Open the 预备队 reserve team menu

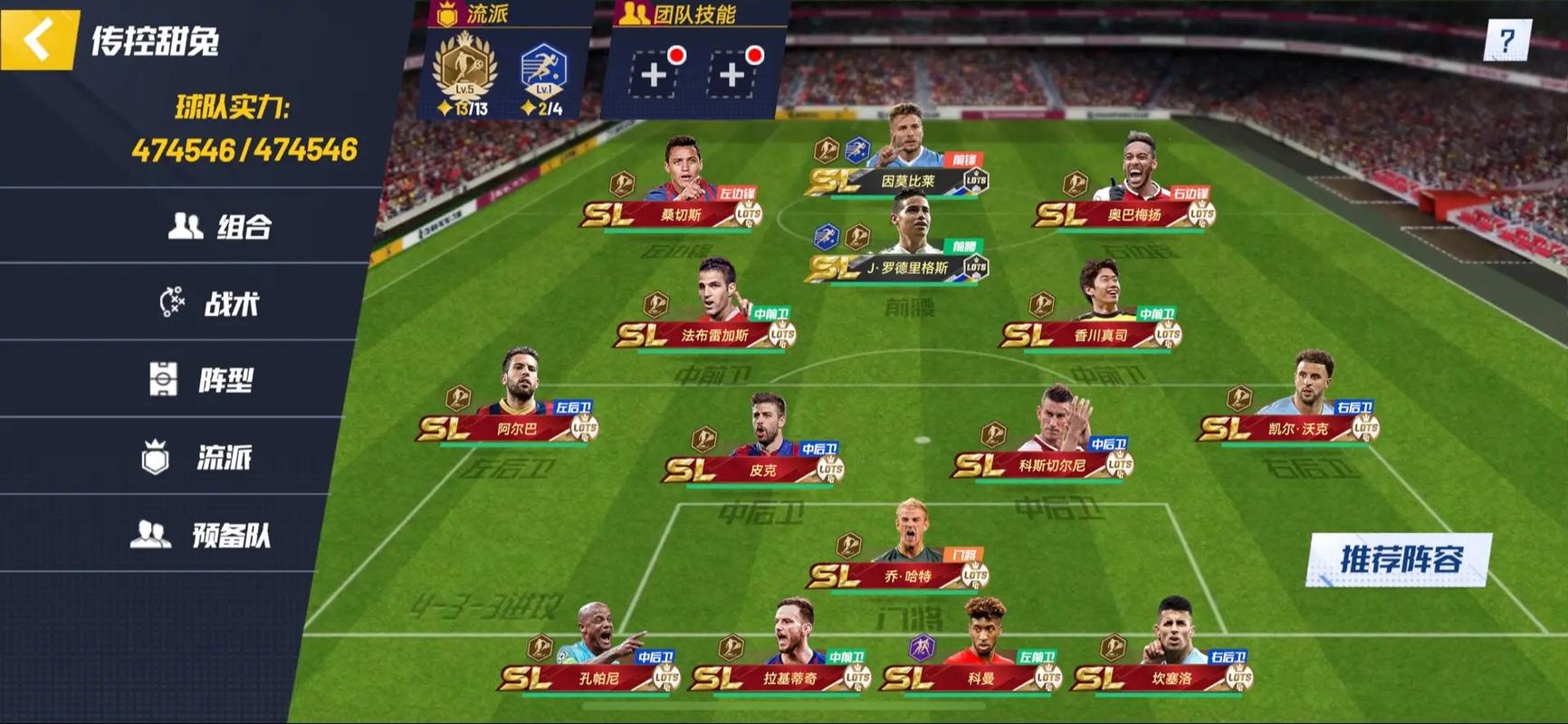click(x=201, y=535)
